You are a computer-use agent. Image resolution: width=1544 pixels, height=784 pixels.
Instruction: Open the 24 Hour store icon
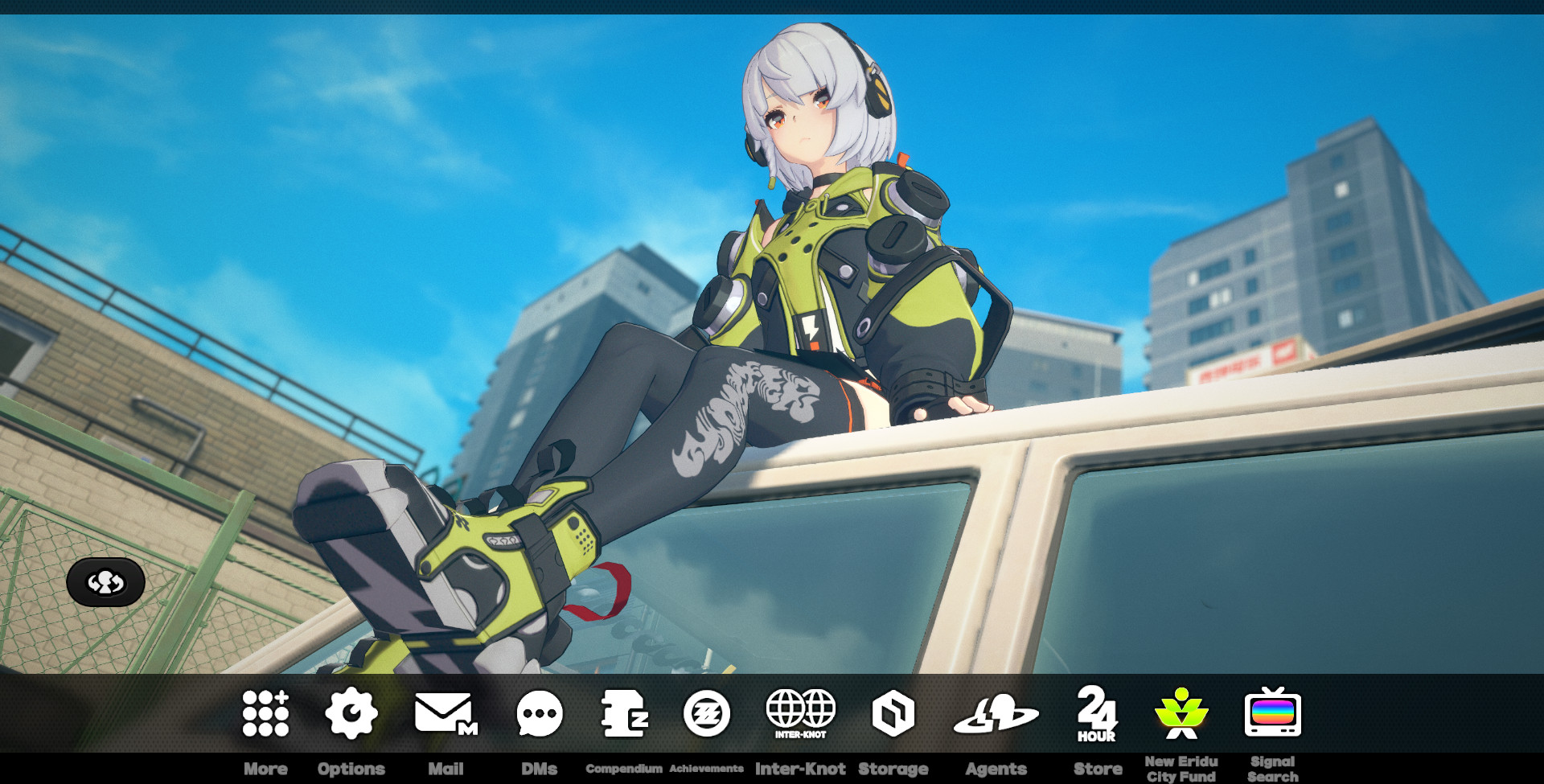tap(1098, 716)
